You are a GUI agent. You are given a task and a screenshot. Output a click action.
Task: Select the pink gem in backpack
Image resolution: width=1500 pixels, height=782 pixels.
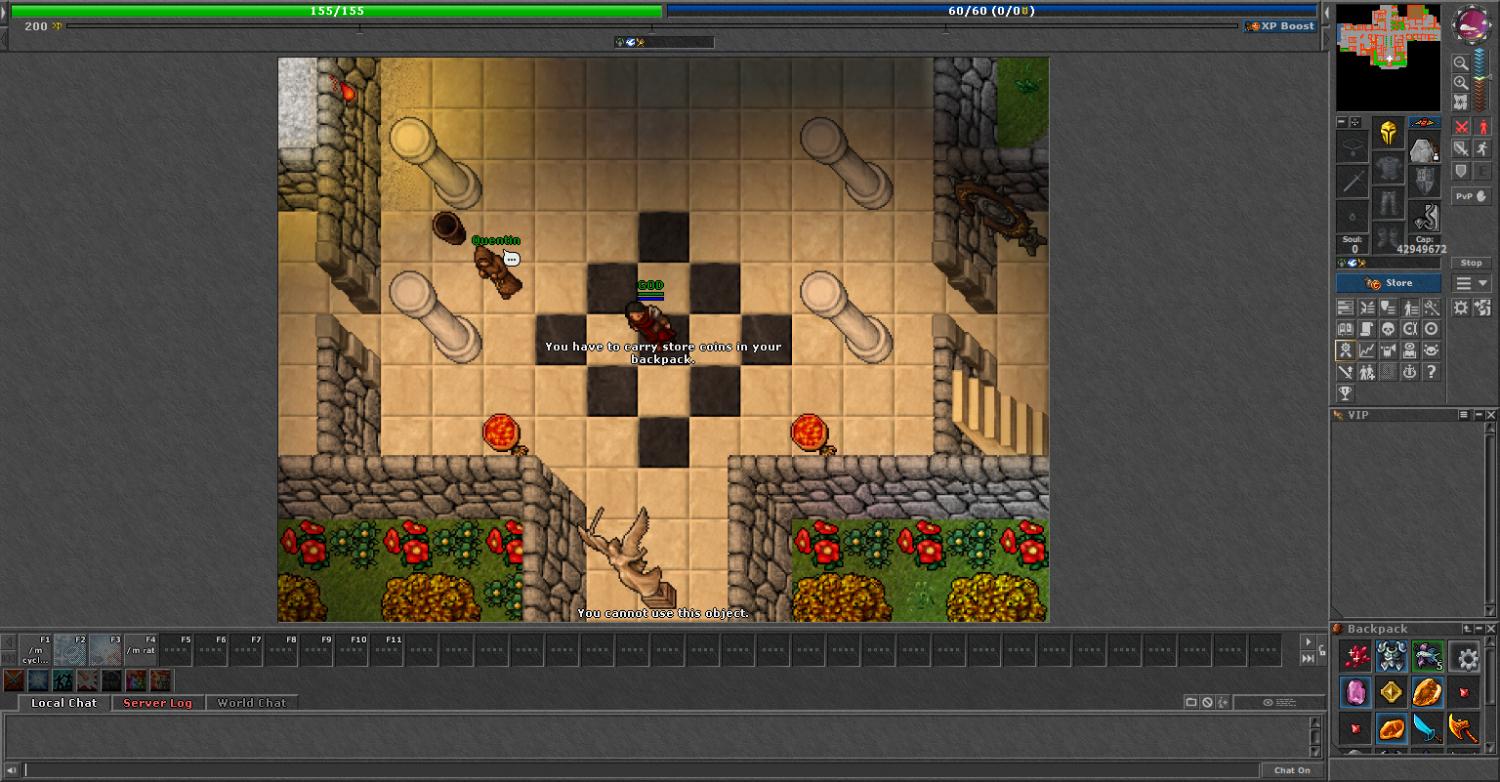(x=1356, y=692)
